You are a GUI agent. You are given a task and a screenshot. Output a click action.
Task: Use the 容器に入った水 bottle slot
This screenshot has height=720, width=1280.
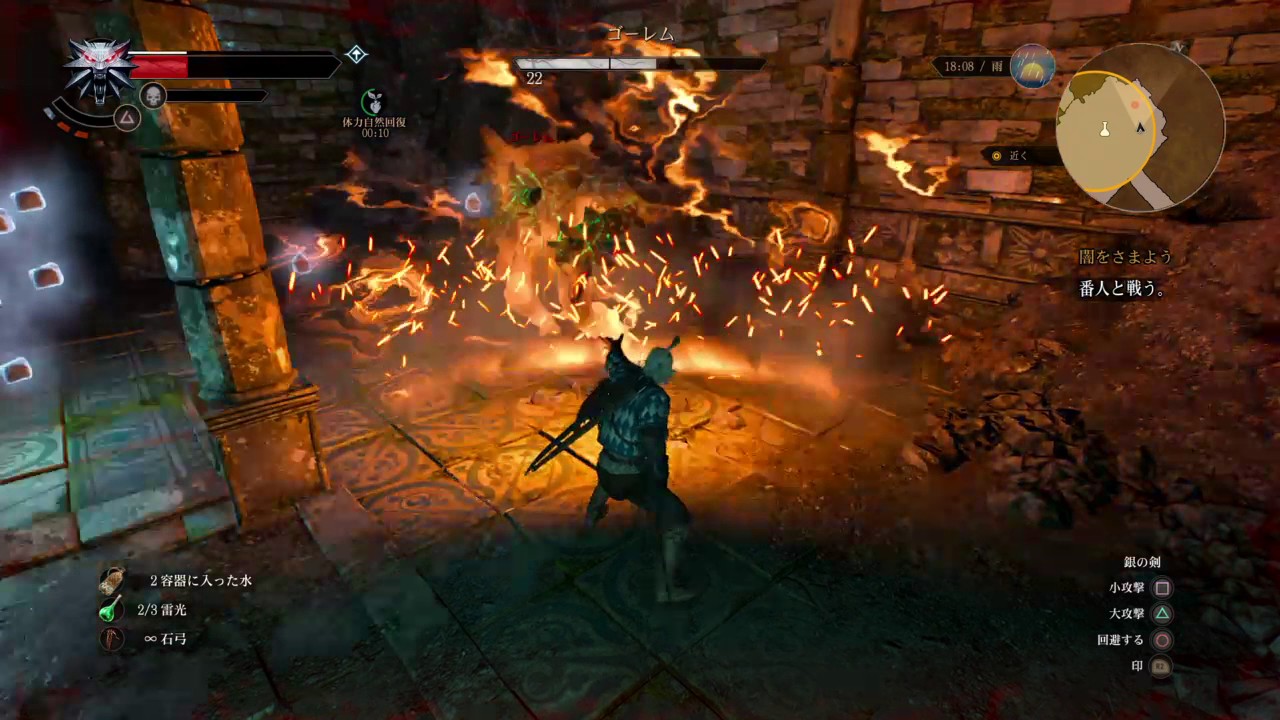[111, 580]
